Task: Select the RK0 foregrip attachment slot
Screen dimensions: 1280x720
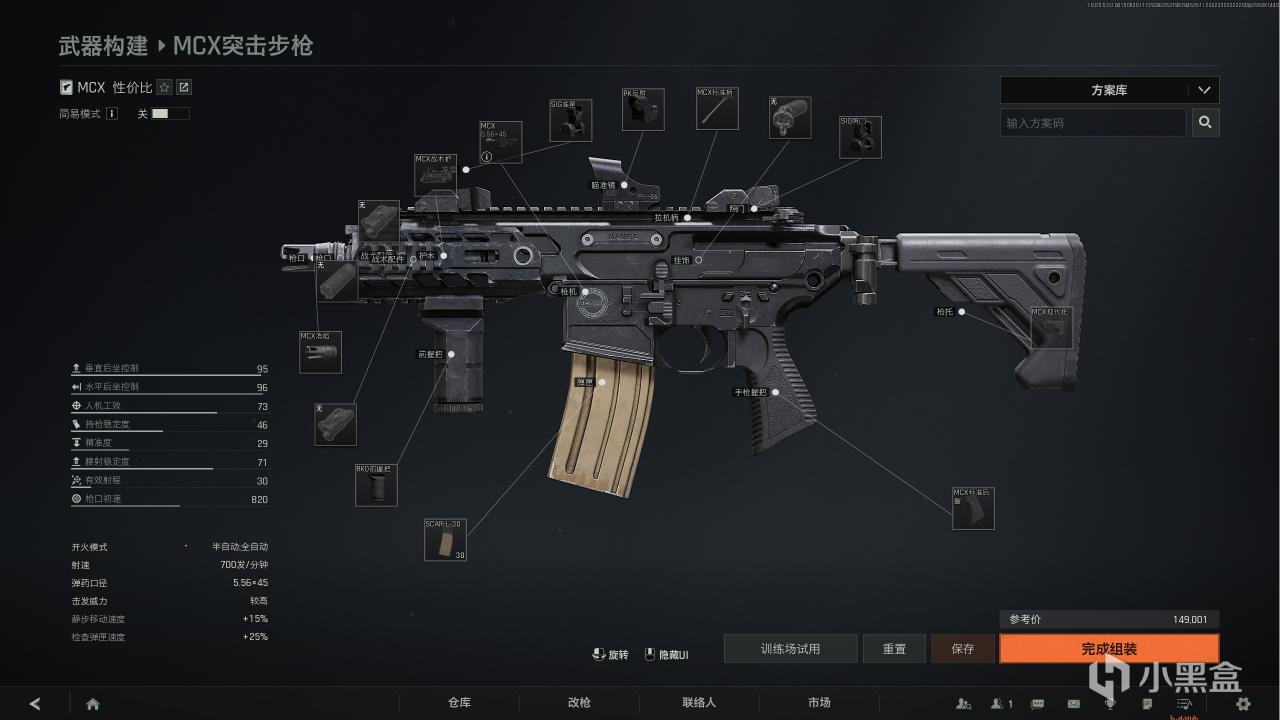Action: pos(376,485)
